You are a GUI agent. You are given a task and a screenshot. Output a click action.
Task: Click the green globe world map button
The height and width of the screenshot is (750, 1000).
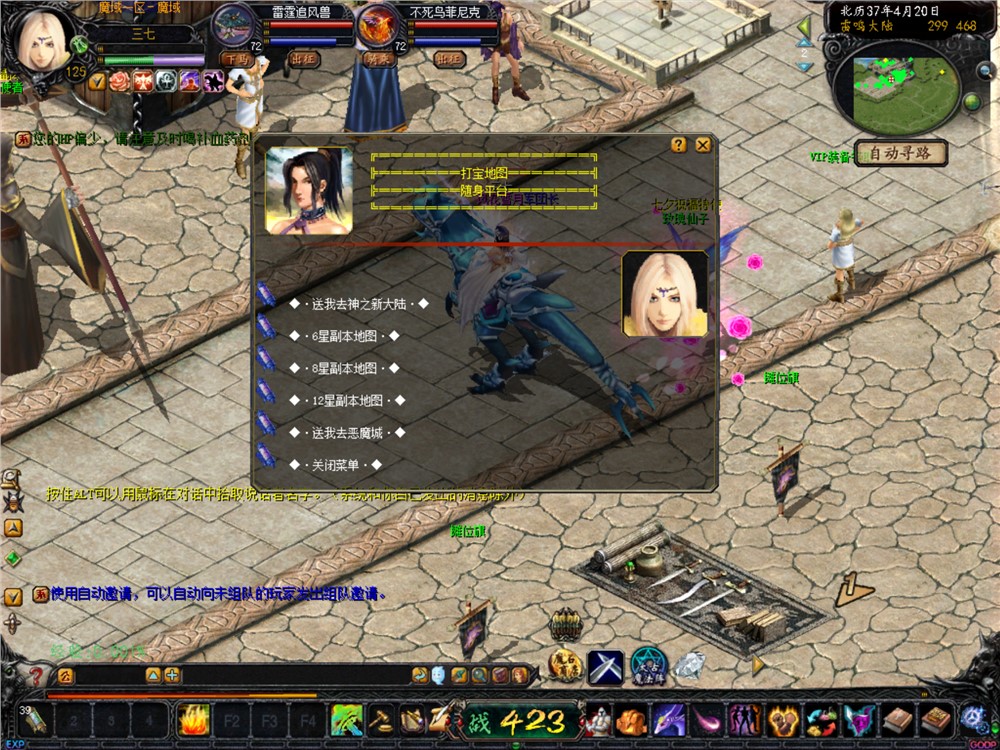point(971,102)
